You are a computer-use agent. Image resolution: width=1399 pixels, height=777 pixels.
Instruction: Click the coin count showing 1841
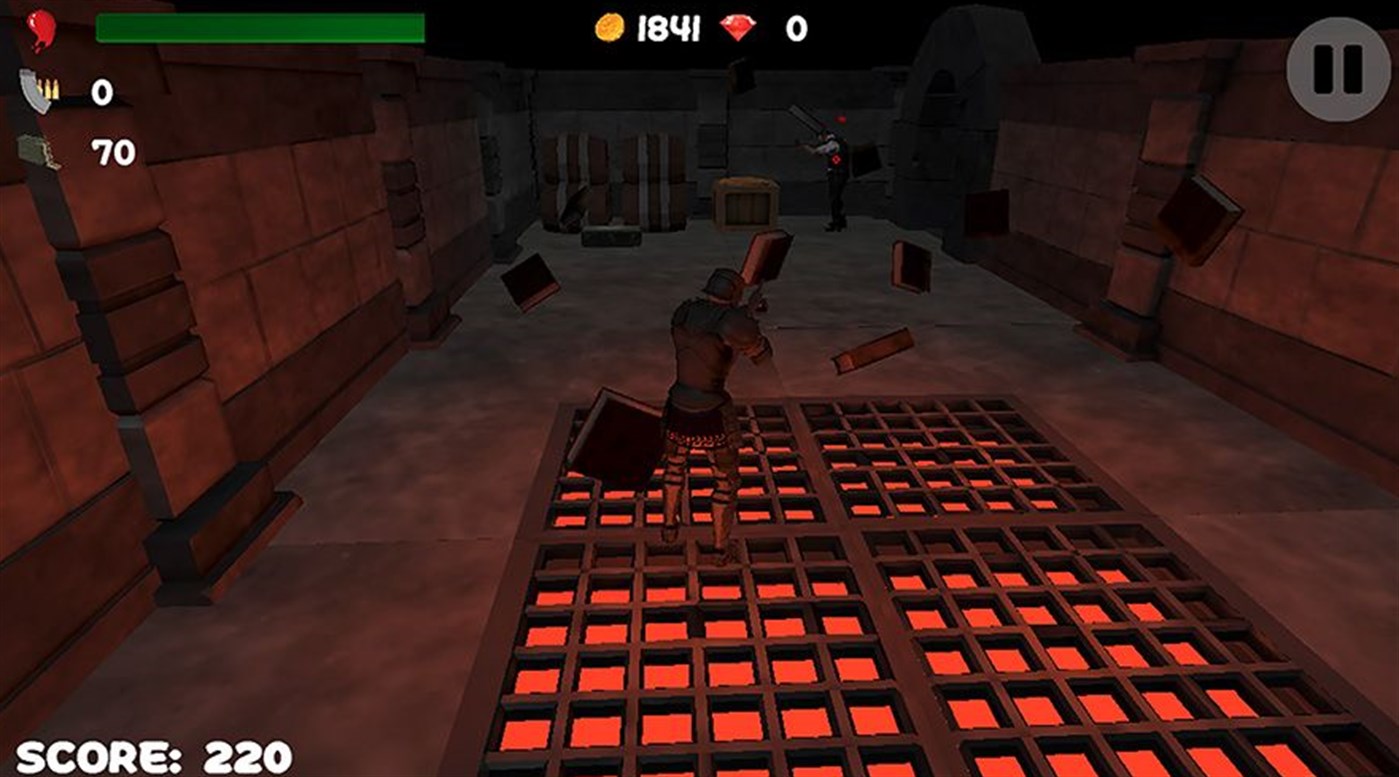coord(670,30)
